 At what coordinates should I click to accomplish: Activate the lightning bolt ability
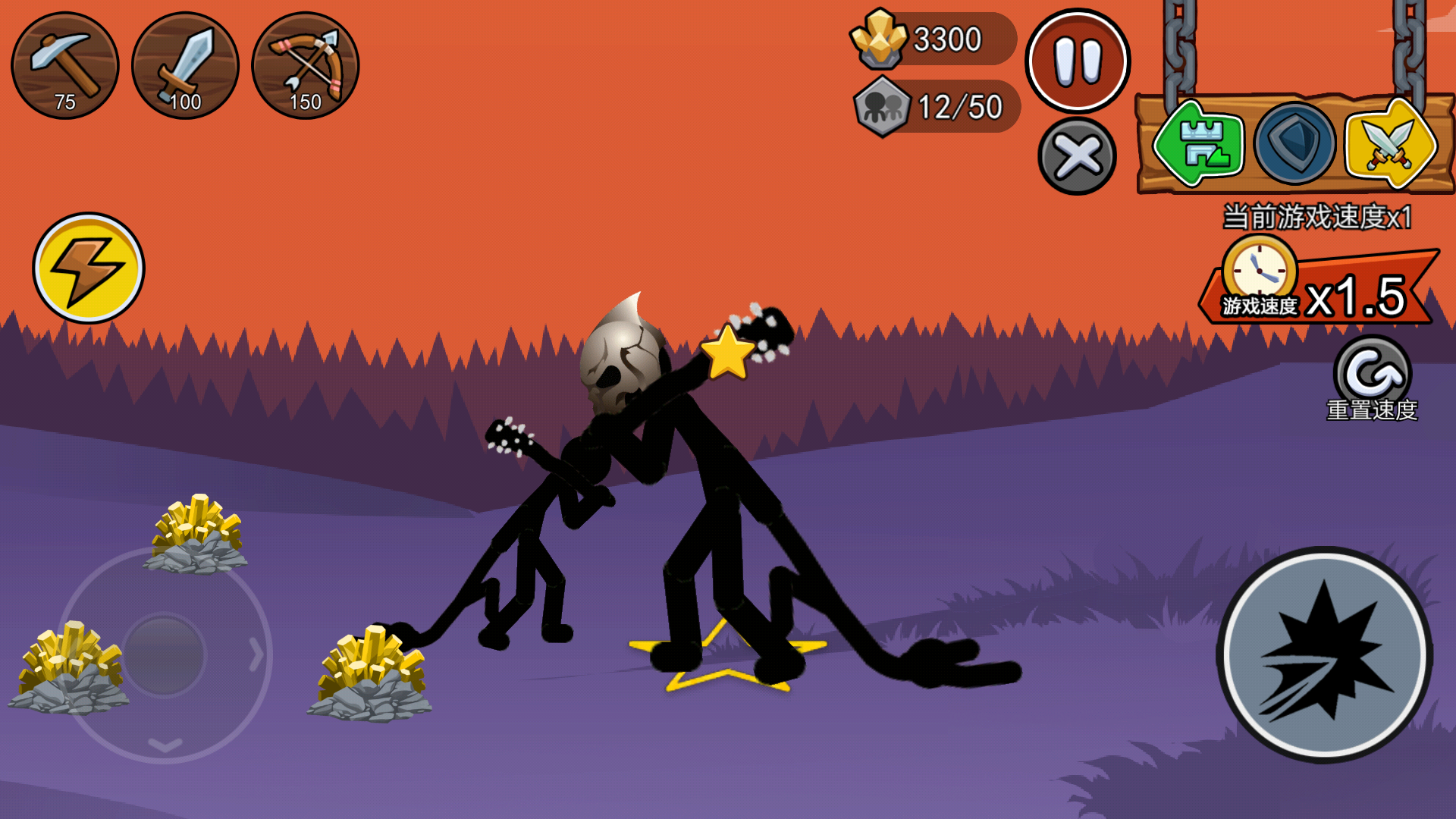(x=89, y=268)
